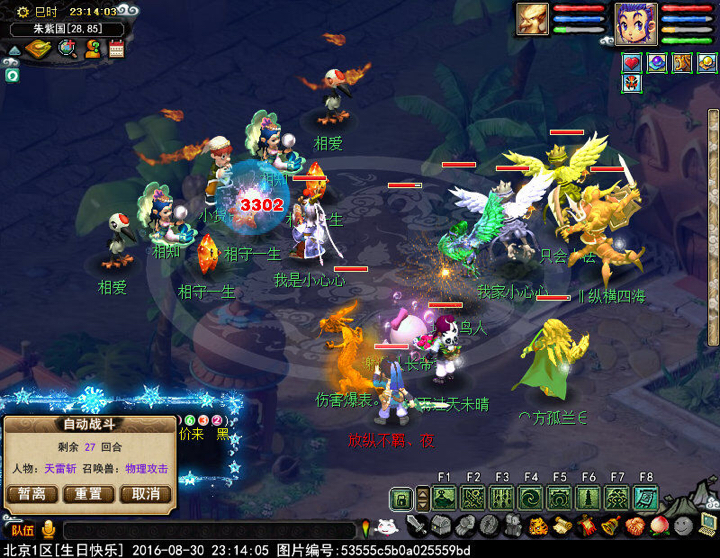
Task: Toggle the microphone voice button
Action: (48, 531)
